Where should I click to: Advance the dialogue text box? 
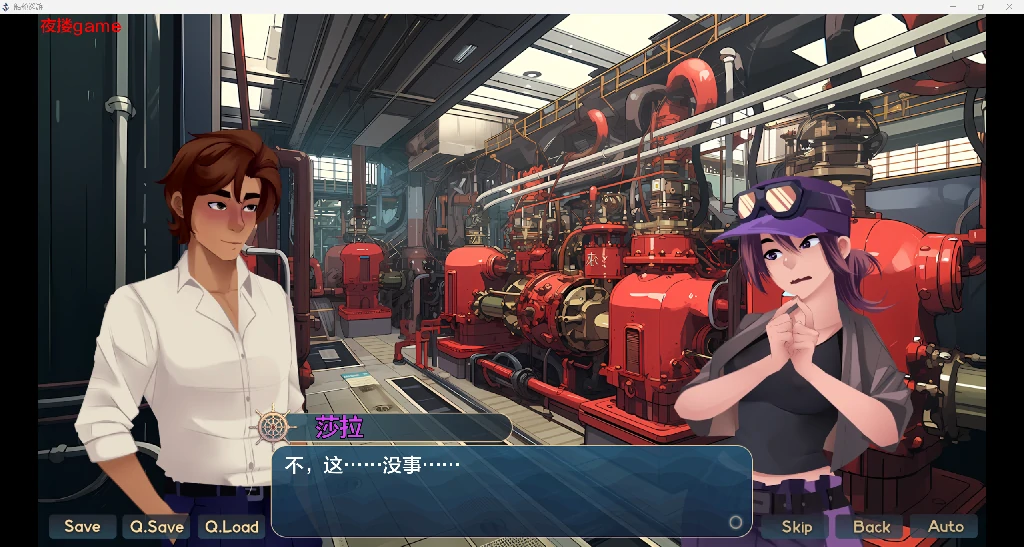pyautogui.click(x=510, y=492)
